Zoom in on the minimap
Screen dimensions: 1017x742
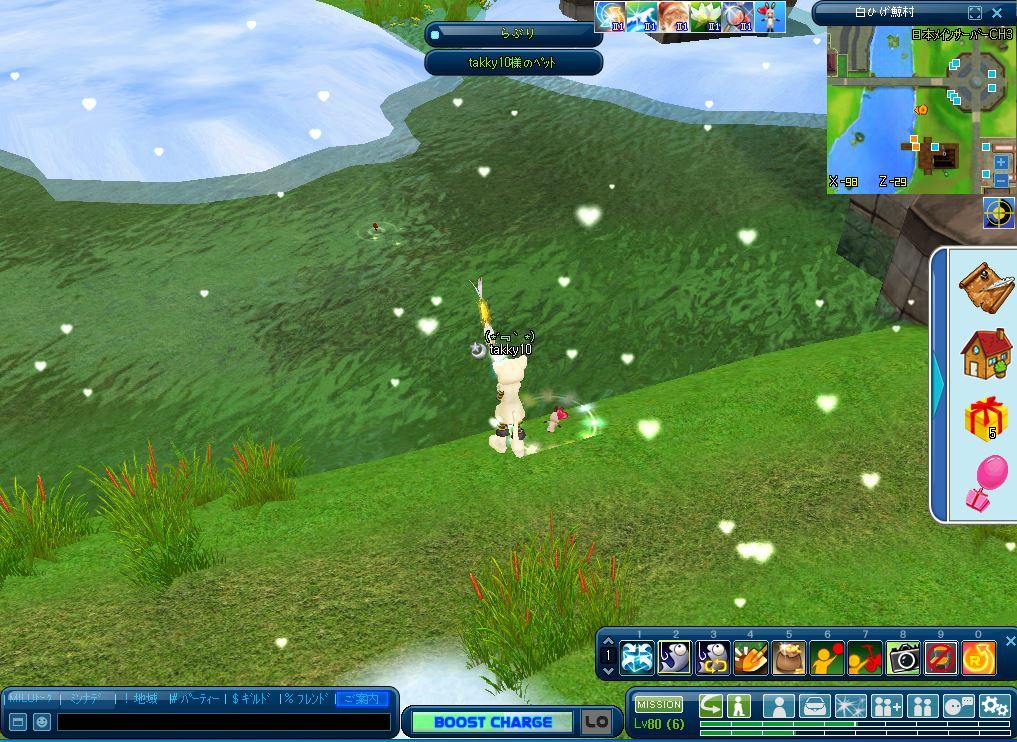(x=1001, y=162)
